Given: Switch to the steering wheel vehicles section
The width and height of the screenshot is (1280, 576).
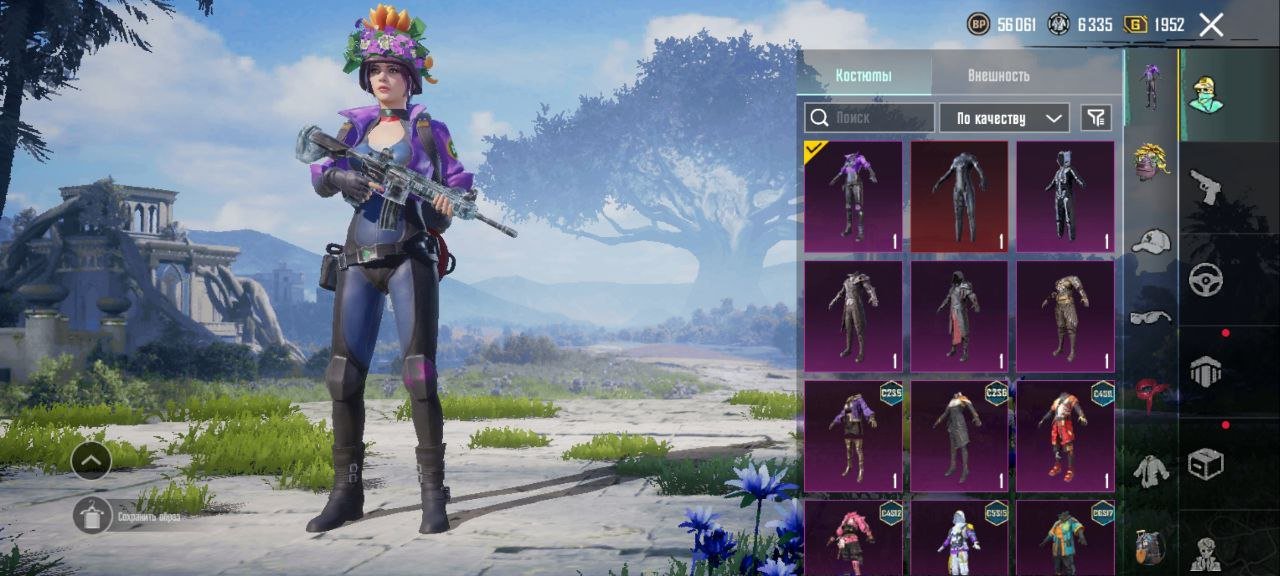Looking at the screenshot, I should pyautogui.click(x=1206, y=279).
